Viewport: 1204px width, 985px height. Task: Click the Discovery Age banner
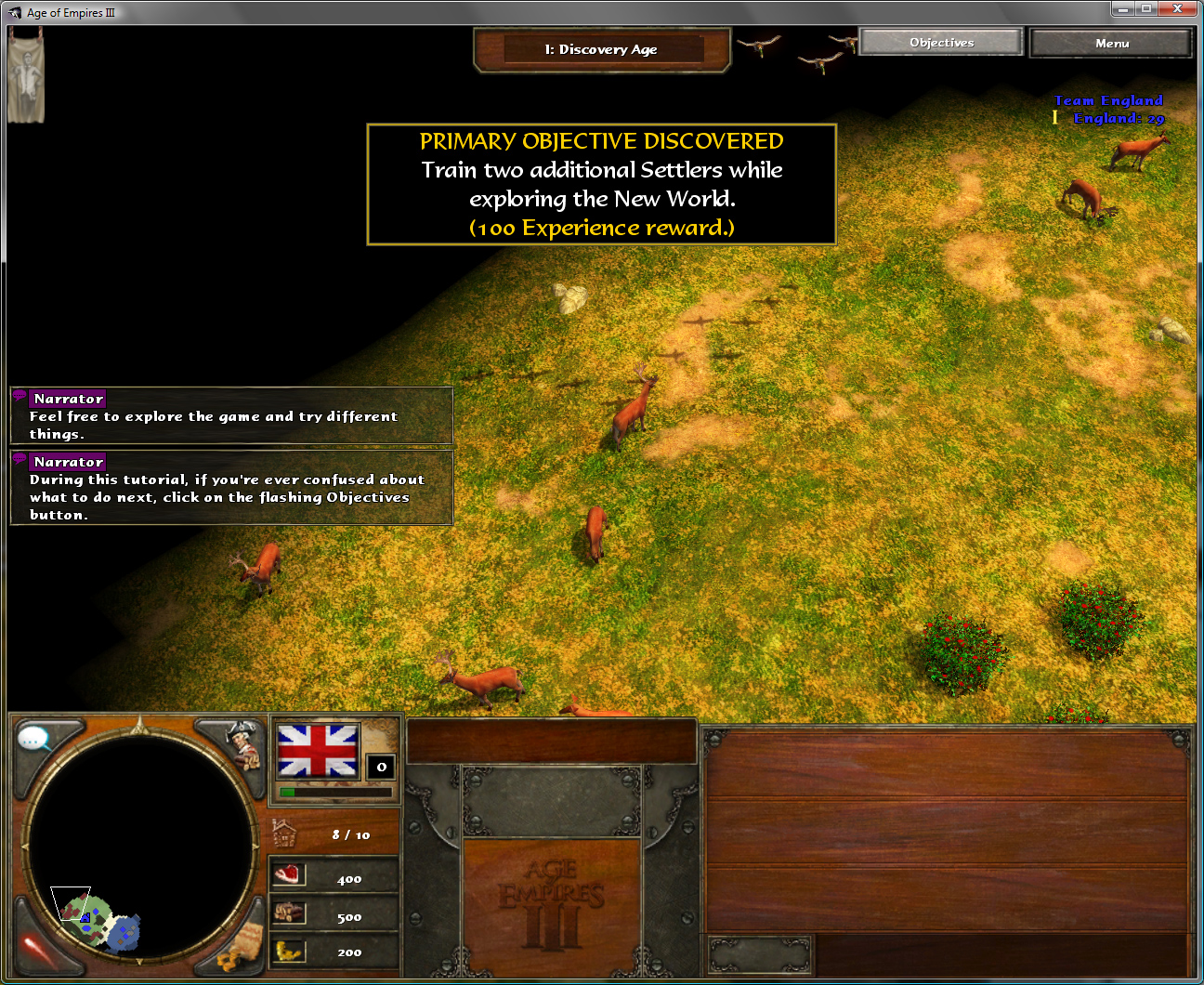[x=601, y=50]
